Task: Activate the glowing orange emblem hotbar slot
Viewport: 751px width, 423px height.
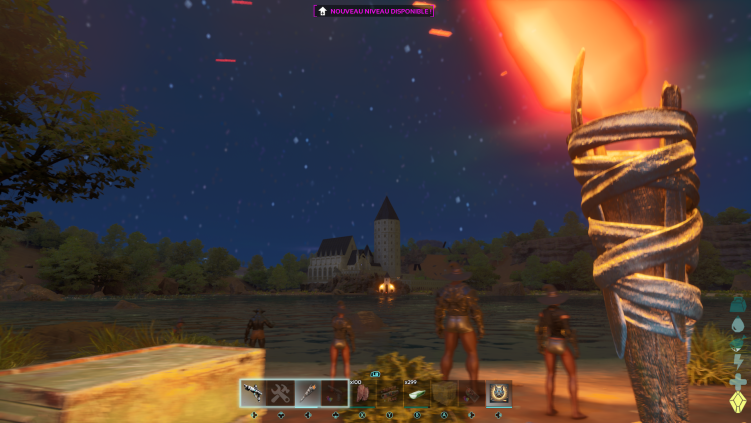Action: click(498, 393)
